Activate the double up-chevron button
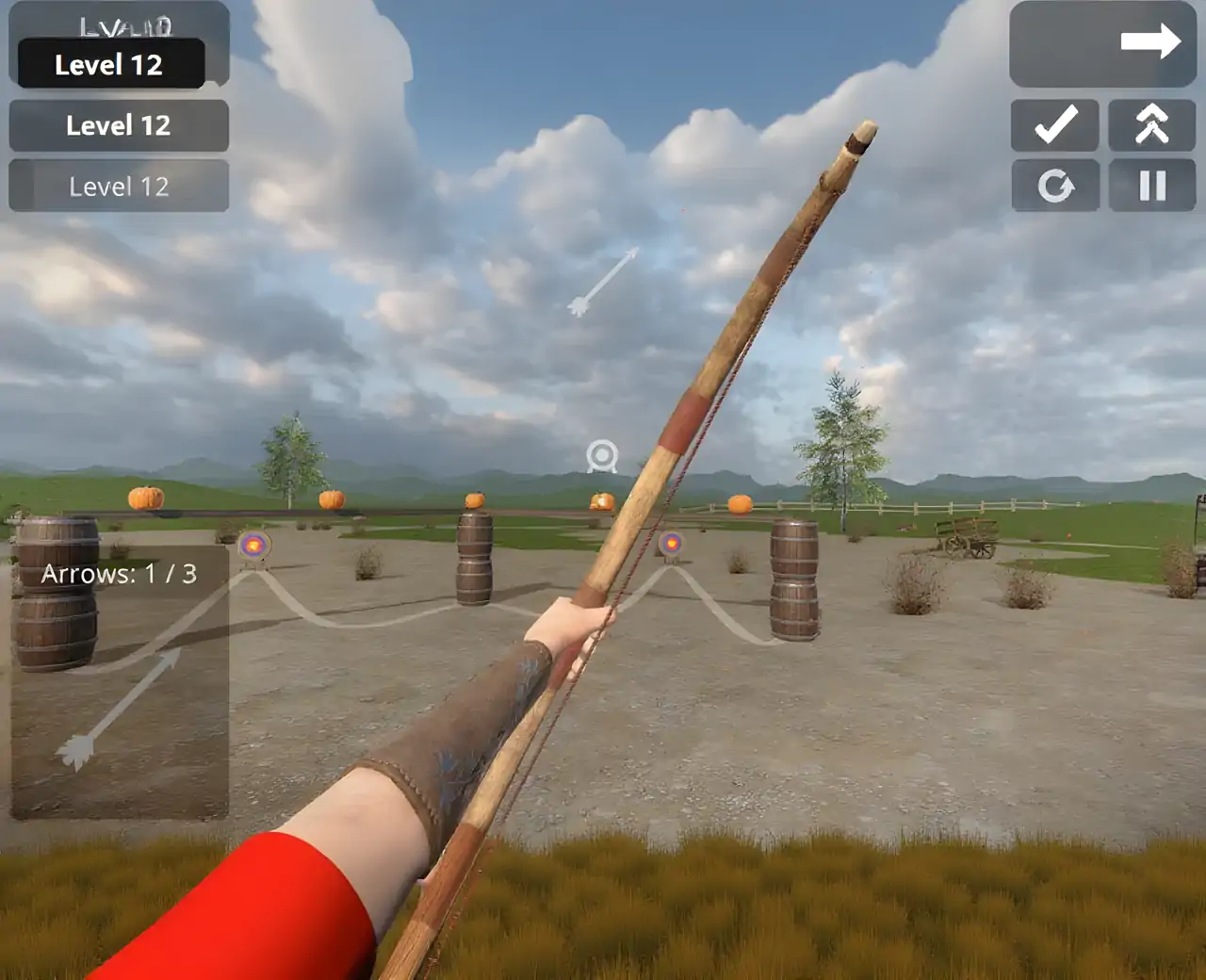The image size is (1206, 980). tap(1151, 125)
